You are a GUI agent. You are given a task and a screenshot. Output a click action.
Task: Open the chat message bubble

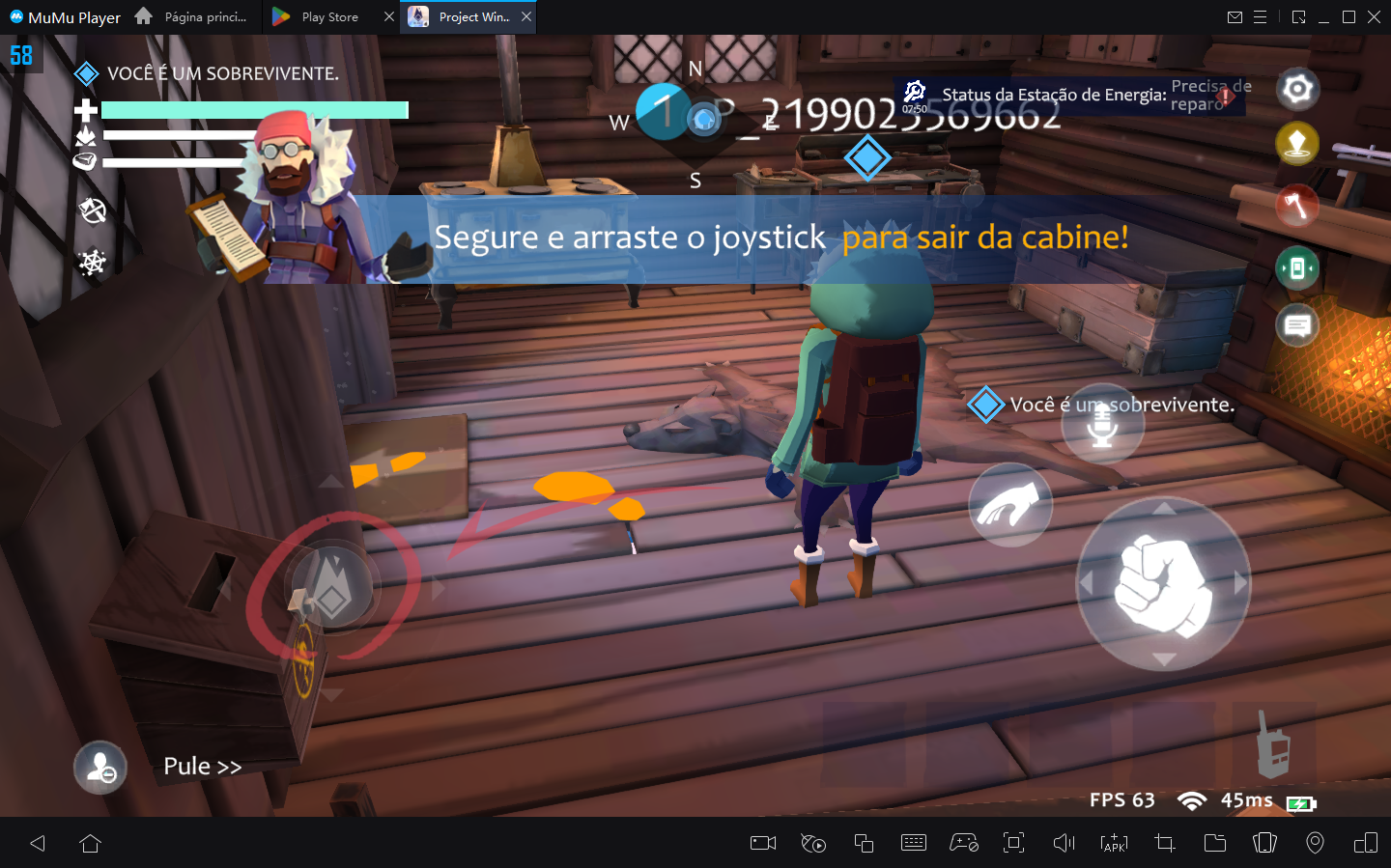click(1297, 325)
